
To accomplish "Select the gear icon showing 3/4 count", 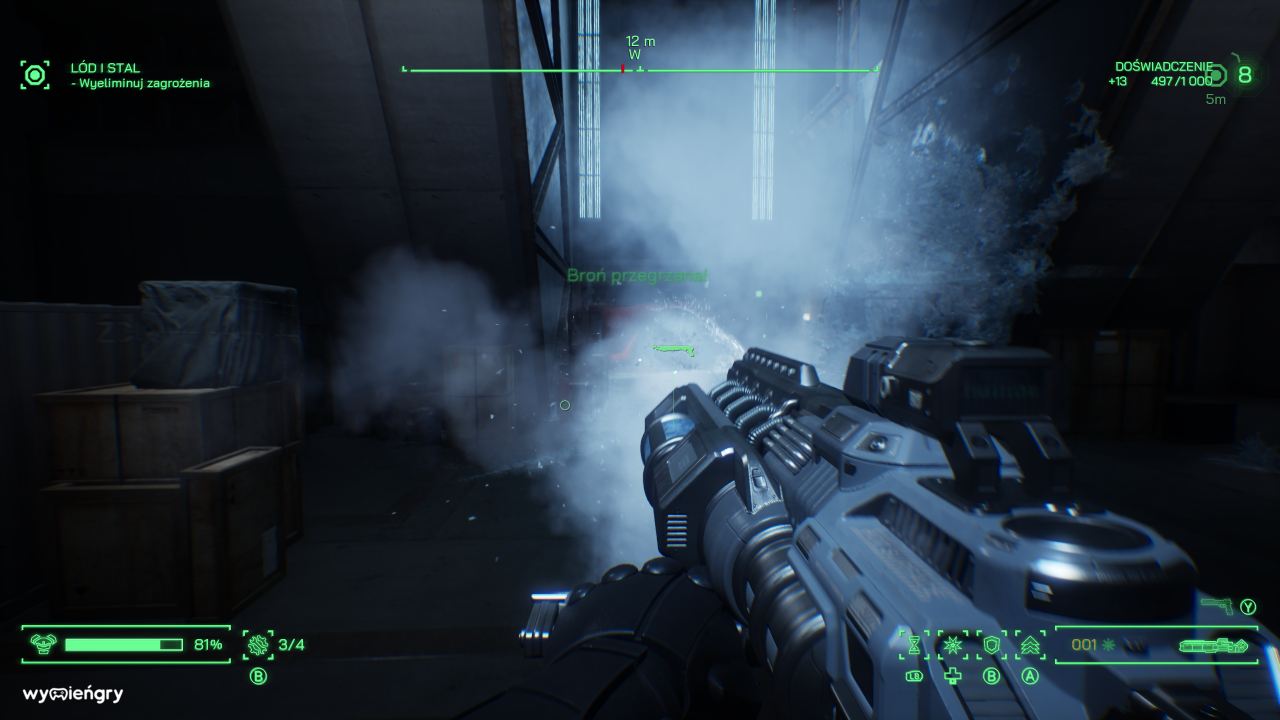I will click(x=258, y=645).
